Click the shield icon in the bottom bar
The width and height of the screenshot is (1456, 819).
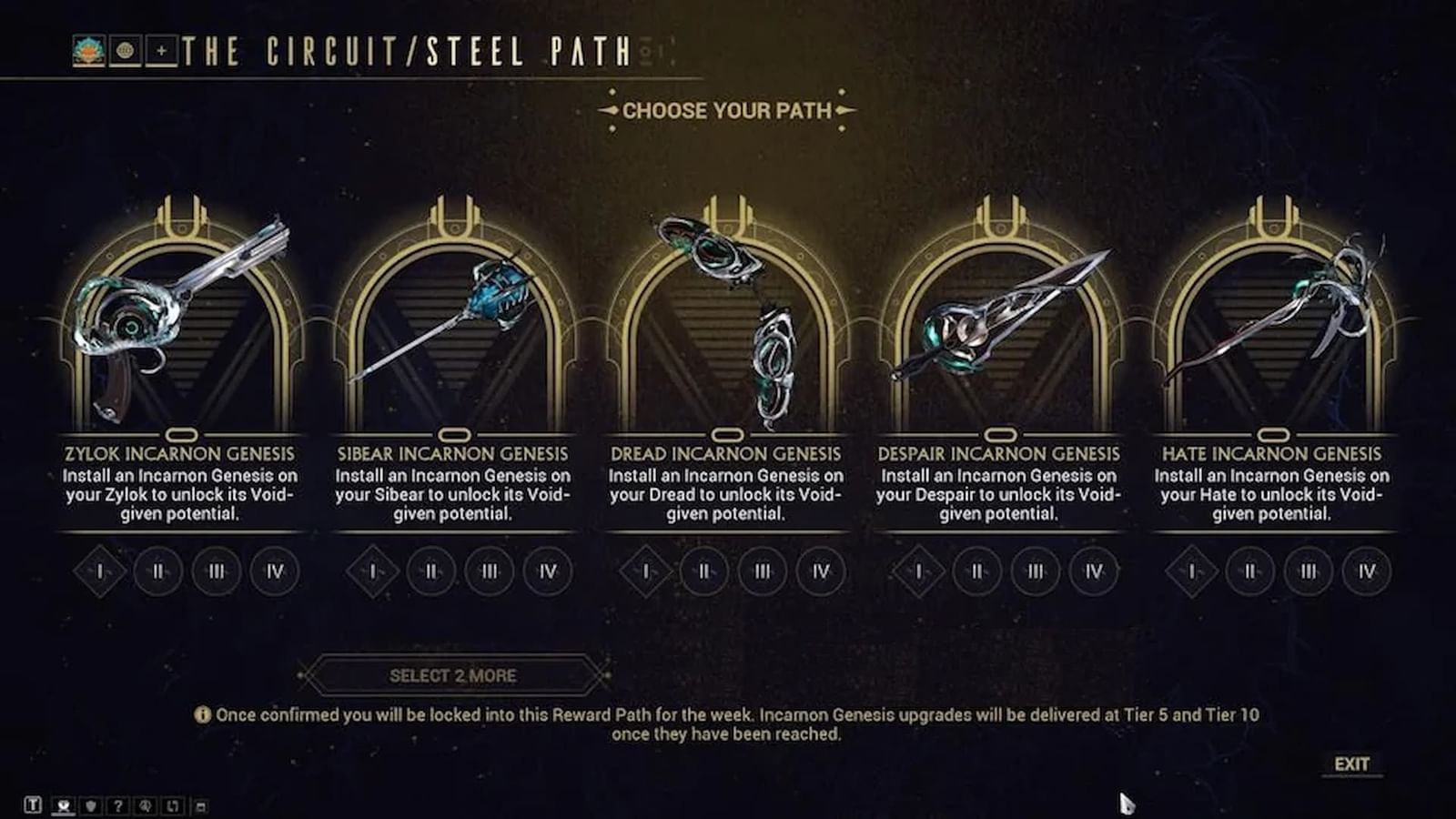(x=91, y=805)
